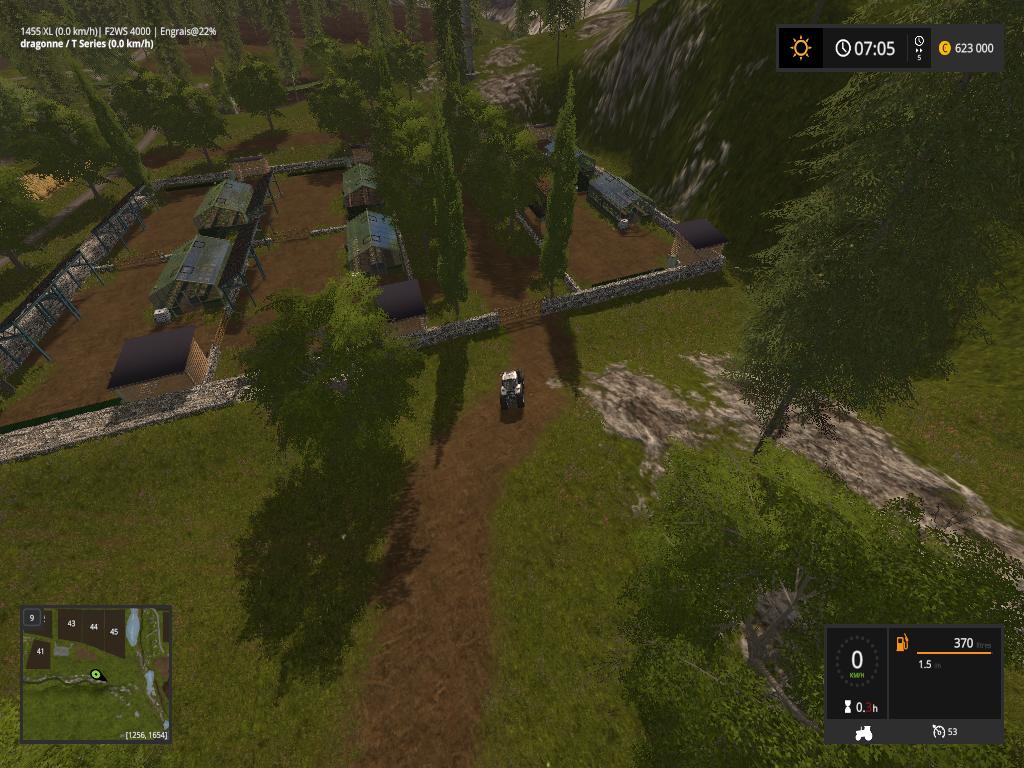Select field 41 on the minimap

click(40, 651)
